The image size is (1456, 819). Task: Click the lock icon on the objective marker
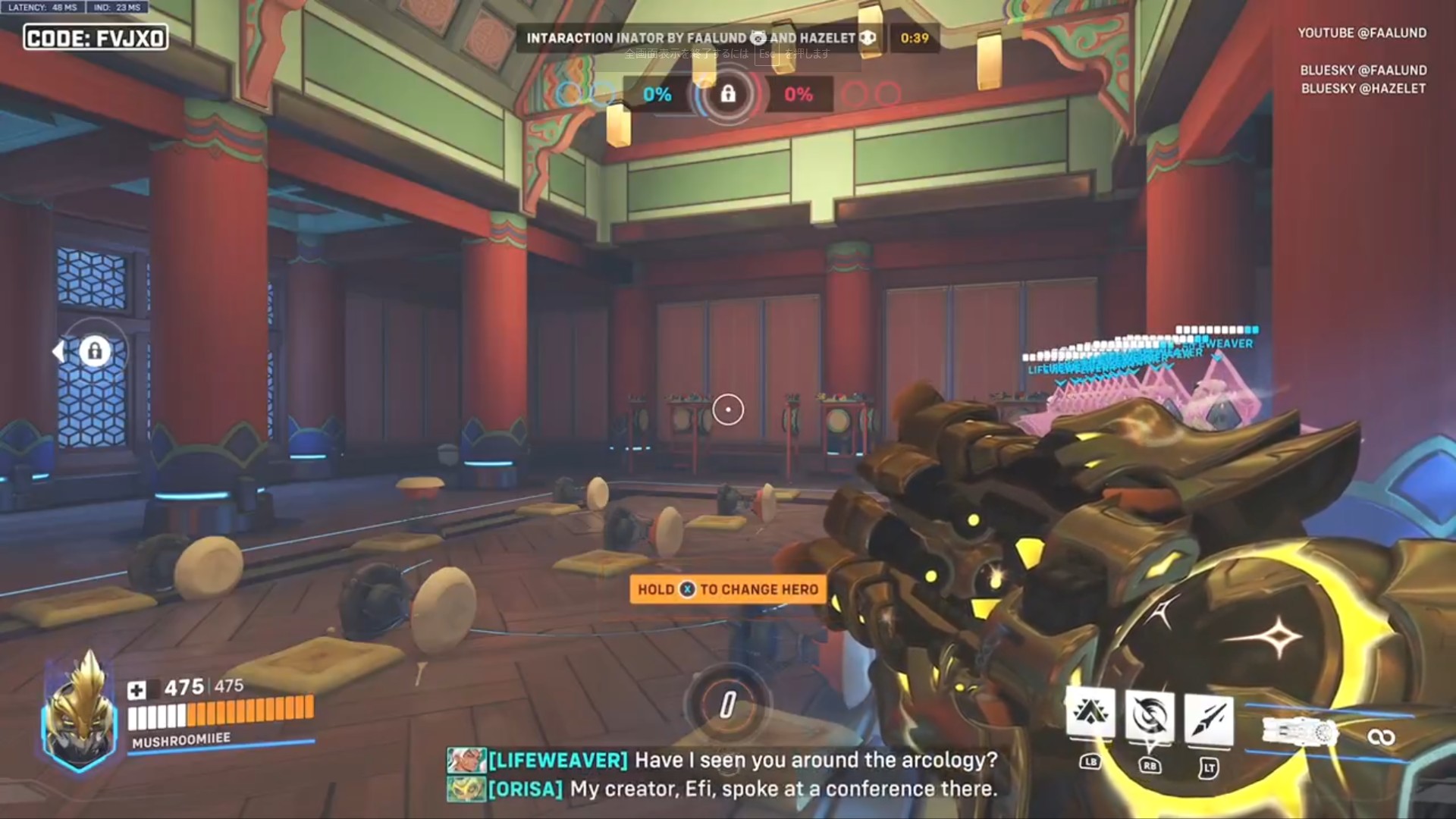point(726,95)
